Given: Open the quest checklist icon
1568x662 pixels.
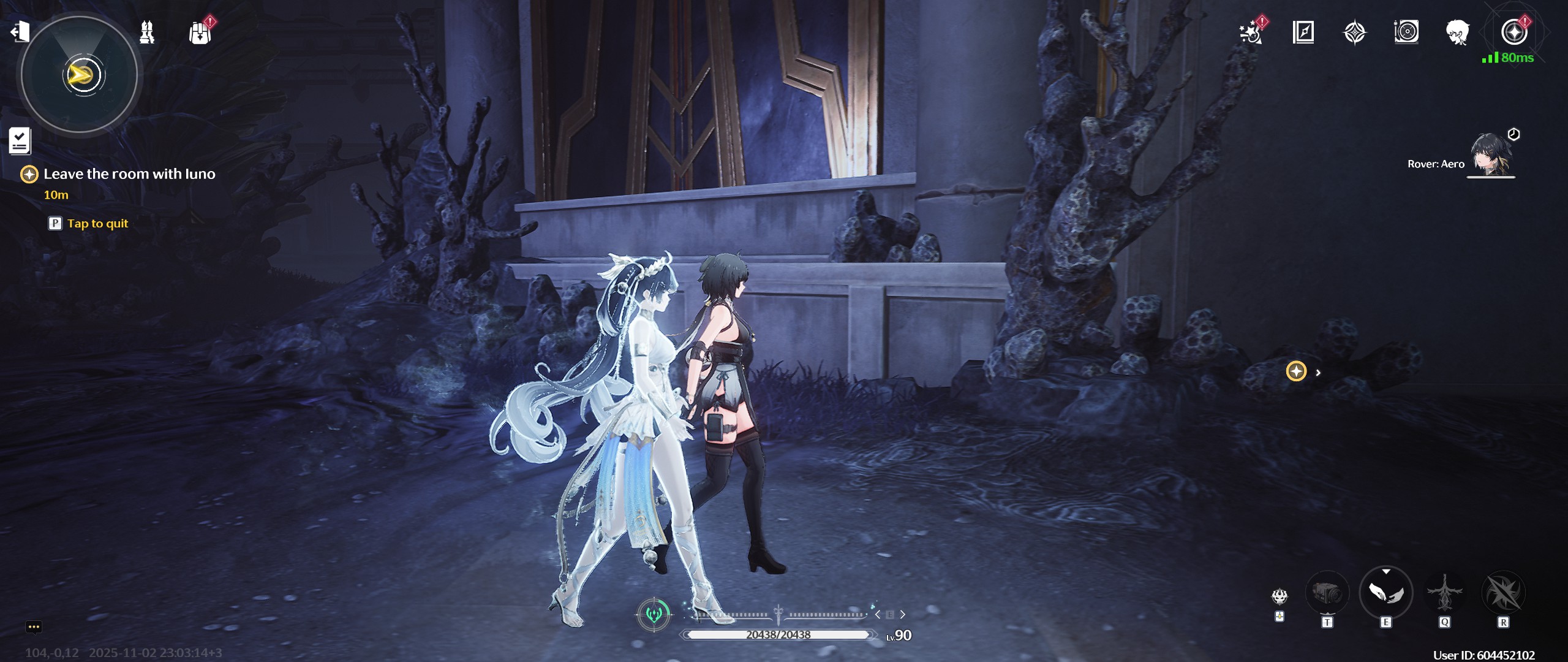Looking at the screenshot, I should 20,141.
